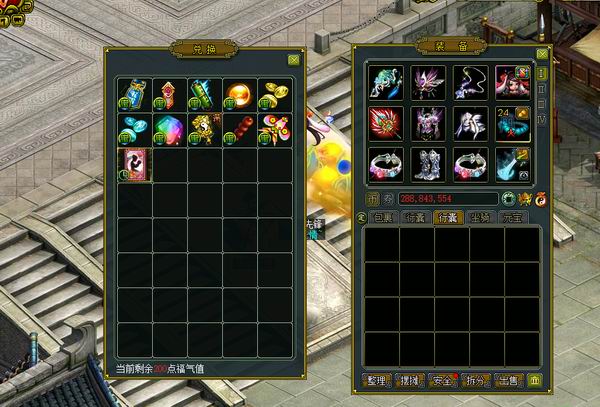The width and height of the screenshot is (600, 407).
Task: Click the character portrait equipment slot
Action: 511,82
